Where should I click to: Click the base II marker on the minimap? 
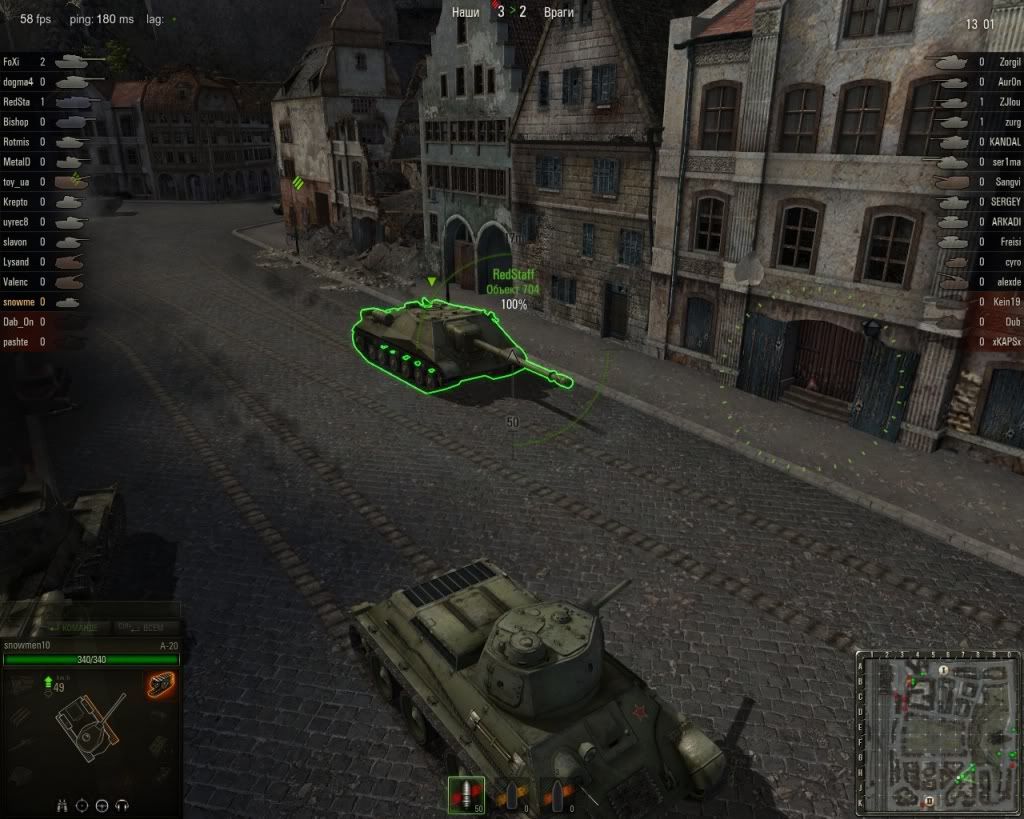[930, 801]
